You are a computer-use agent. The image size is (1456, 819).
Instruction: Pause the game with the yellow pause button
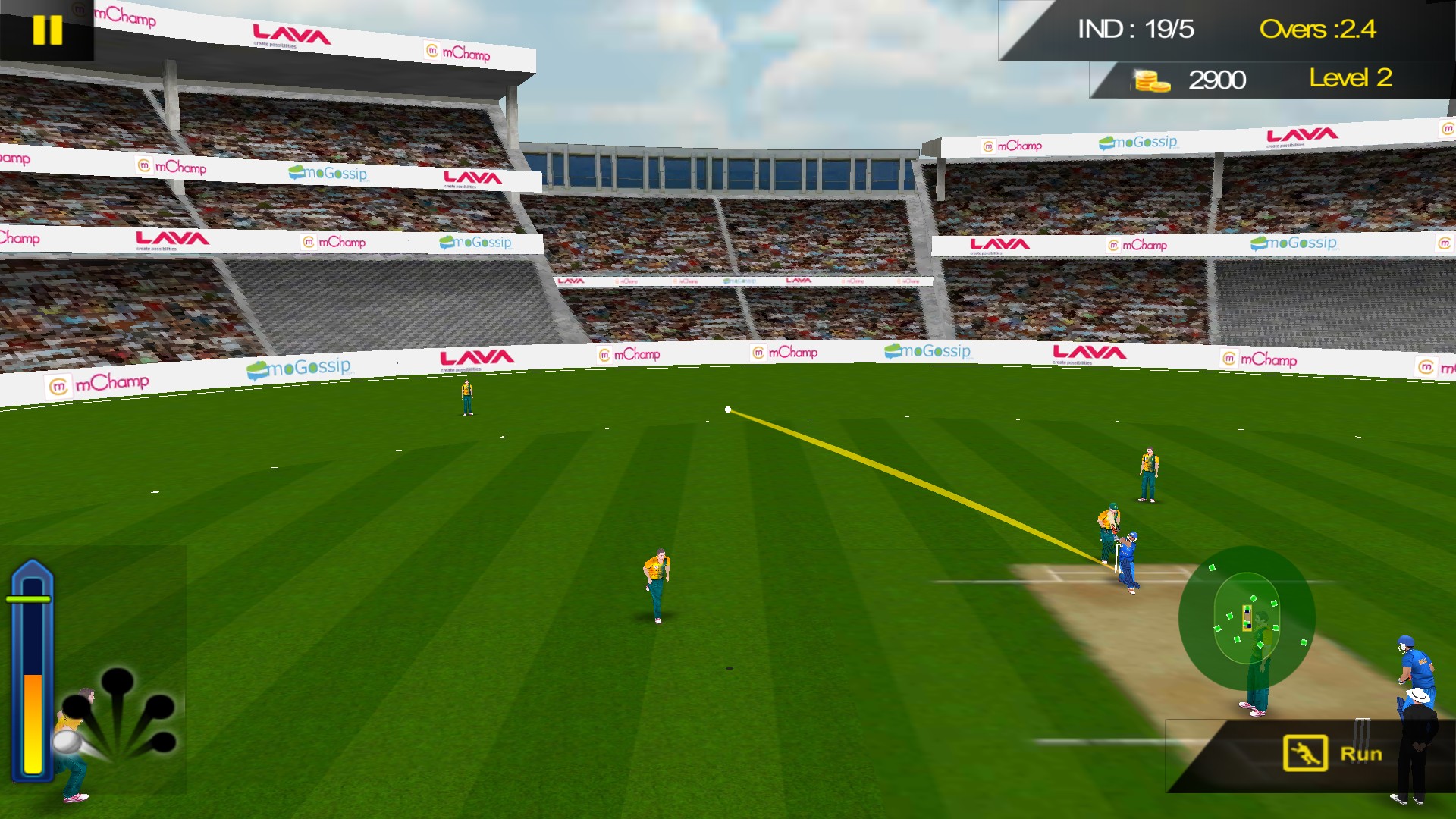[47, 30]
